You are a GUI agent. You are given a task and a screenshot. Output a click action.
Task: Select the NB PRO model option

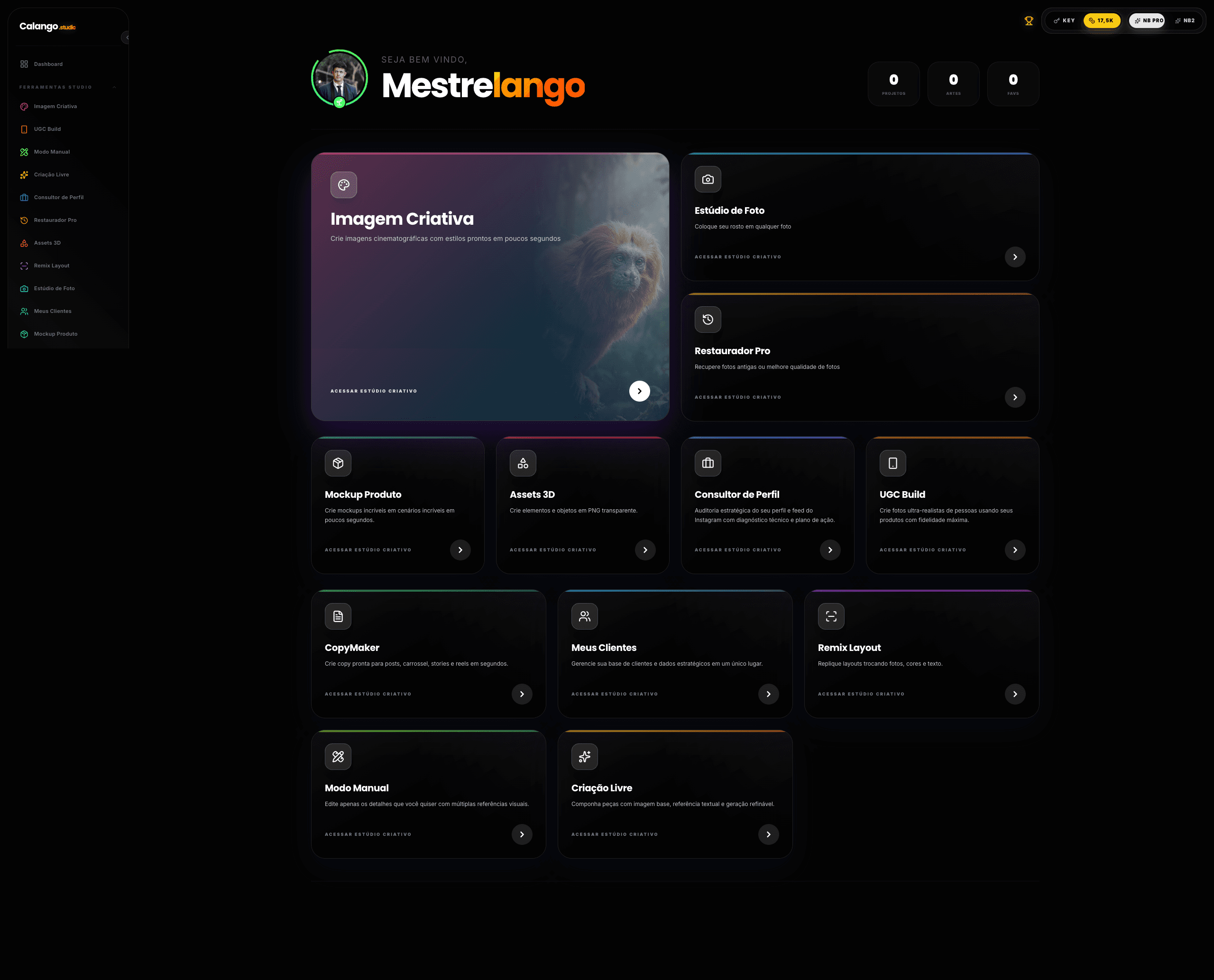pyautogui.click(x=1147, y=21)
